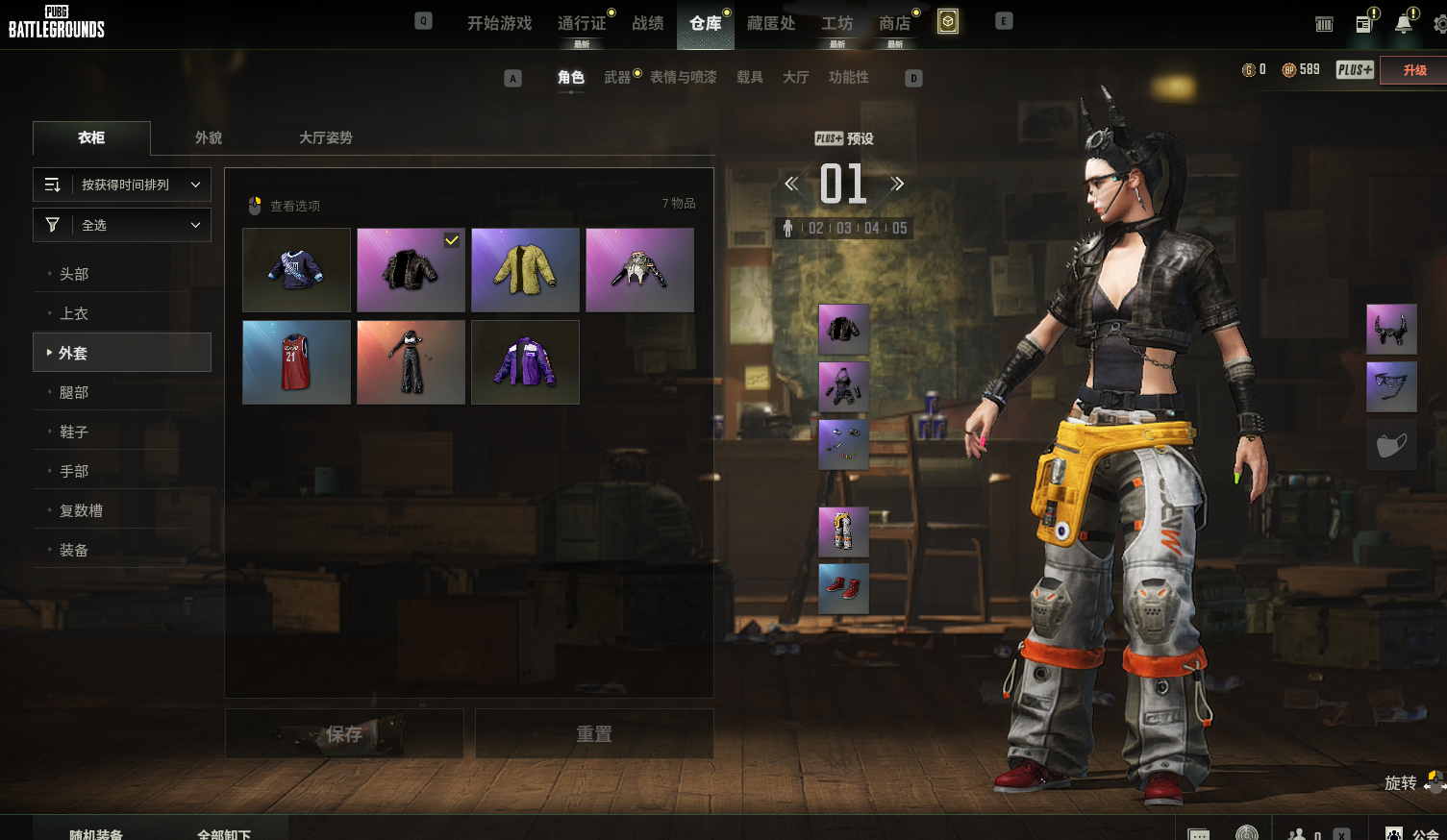Choose the purple and white jacket

click(525, 362)
